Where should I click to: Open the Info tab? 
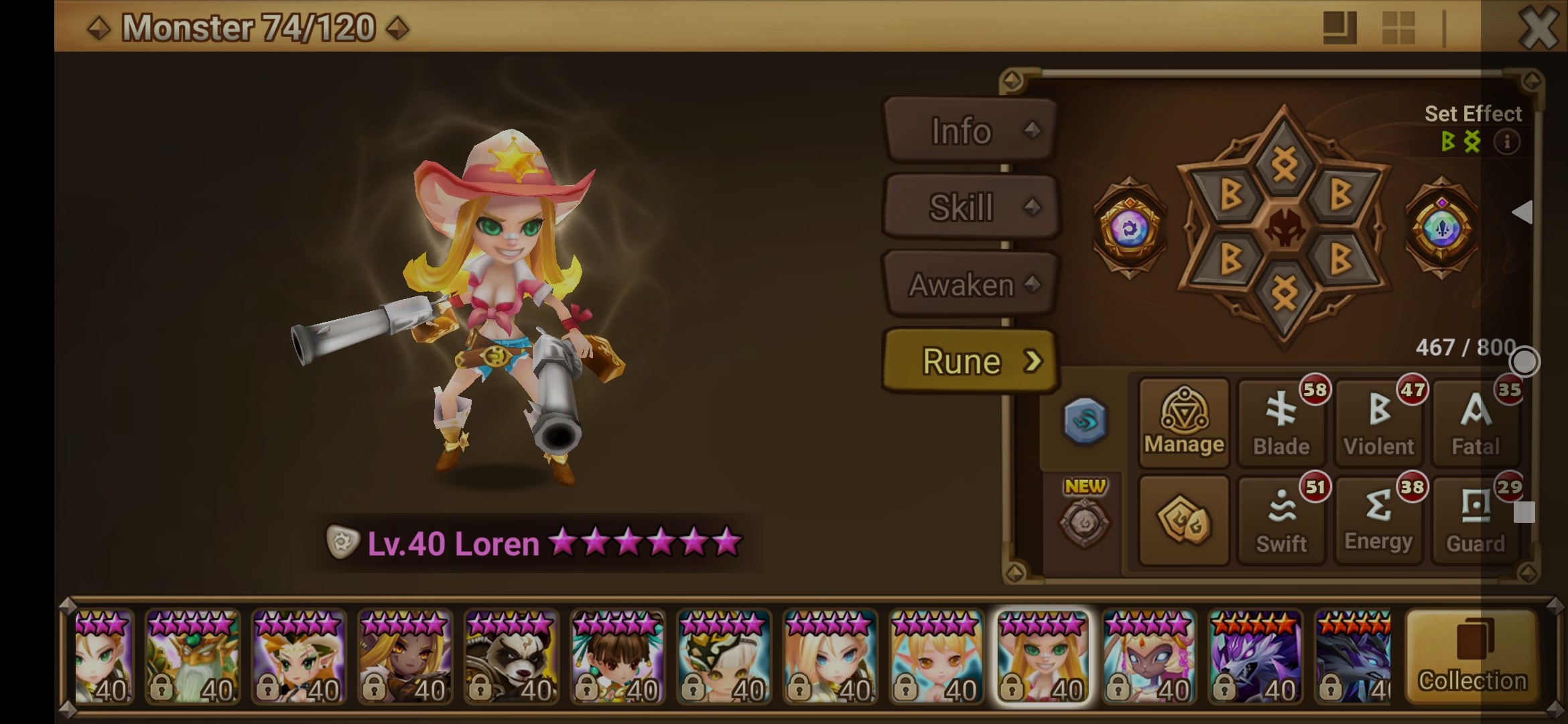tap(970, 131)
